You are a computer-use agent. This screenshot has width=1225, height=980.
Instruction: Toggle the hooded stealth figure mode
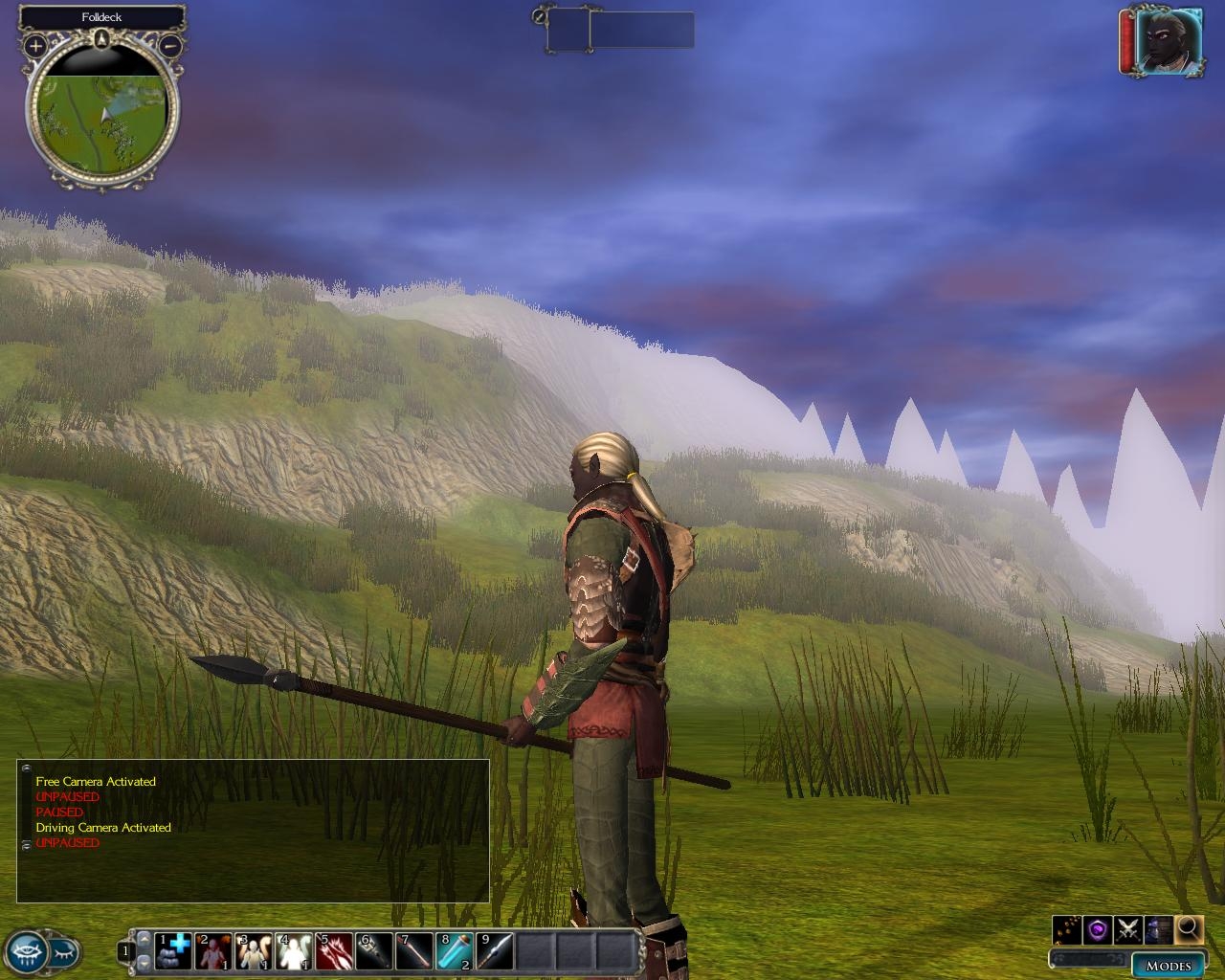click(x=1159, y=928)
